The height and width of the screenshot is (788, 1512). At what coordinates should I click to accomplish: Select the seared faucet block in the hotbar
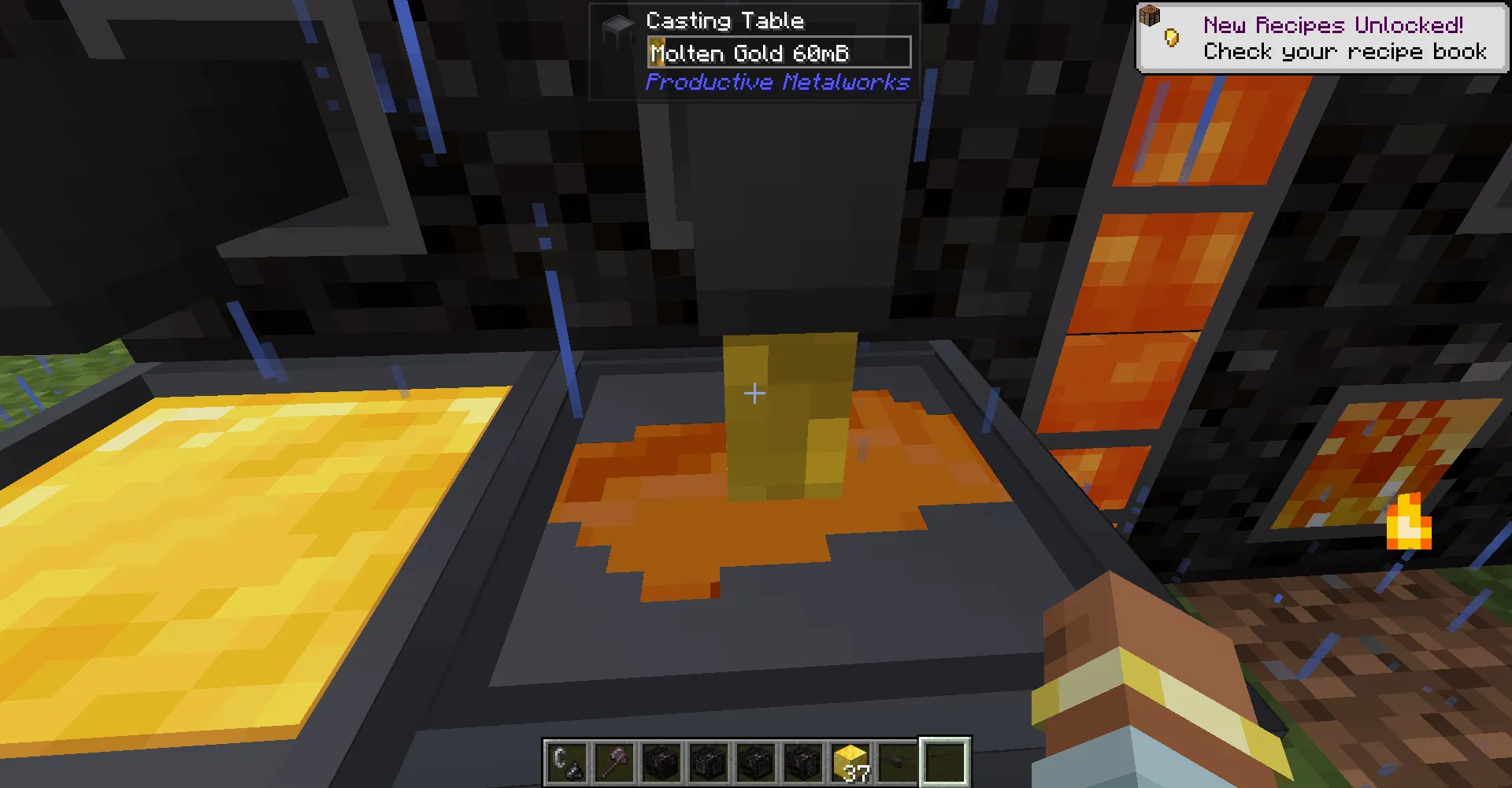[x=709, y=760]
